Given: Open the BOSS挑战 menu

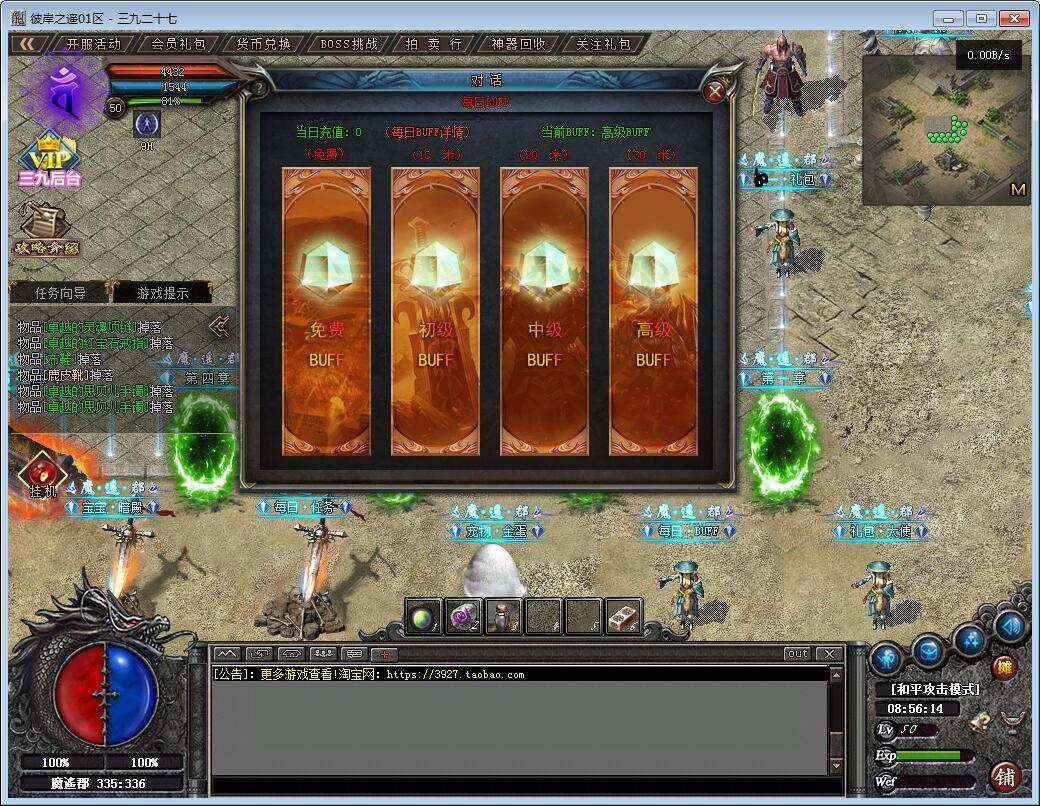Looking at the screenshot, I should (x=349, y=44).
